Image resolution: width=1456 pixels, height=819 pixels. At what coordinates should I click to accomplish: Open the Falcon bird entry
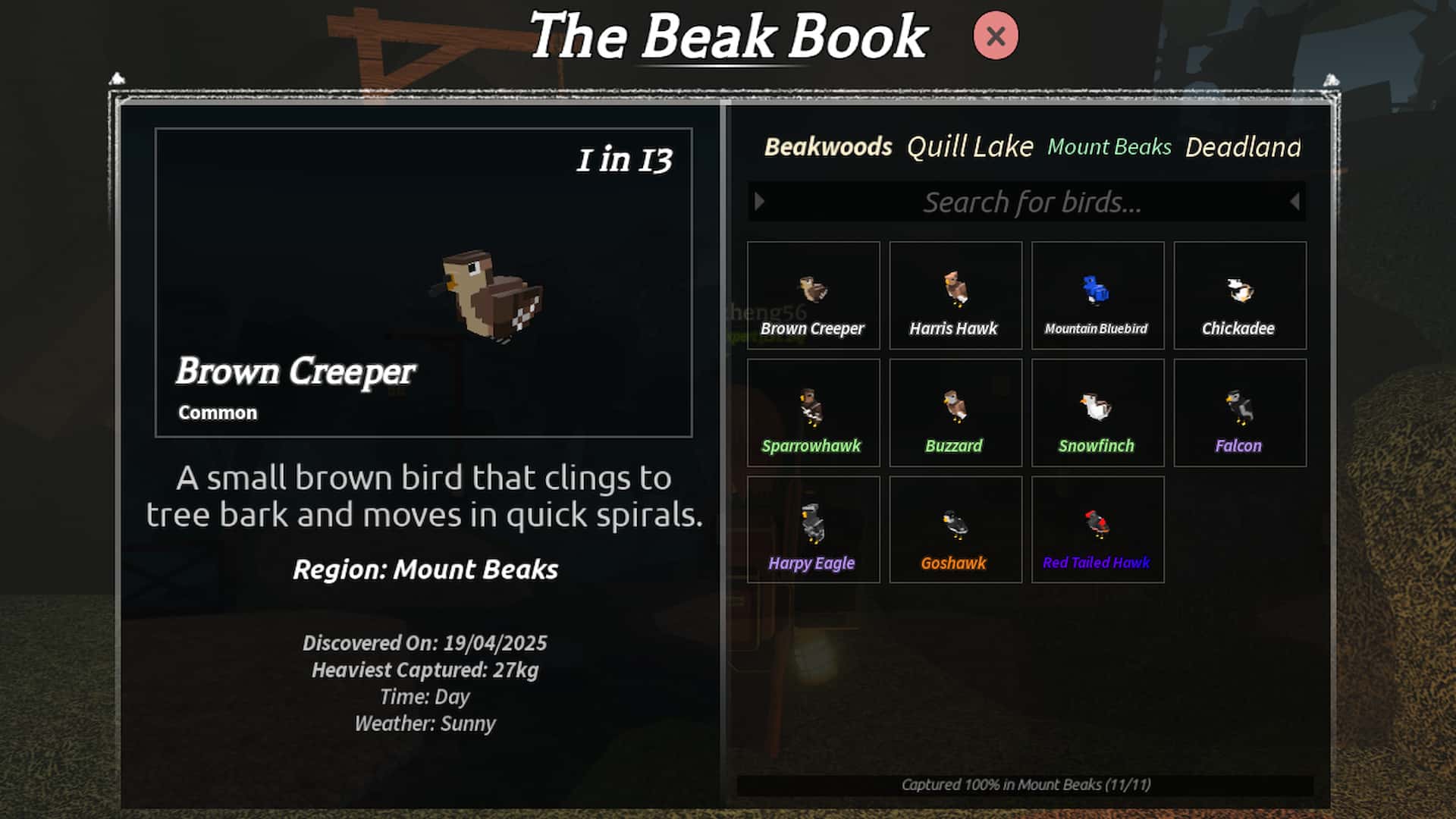click(x=1239, y=413)
